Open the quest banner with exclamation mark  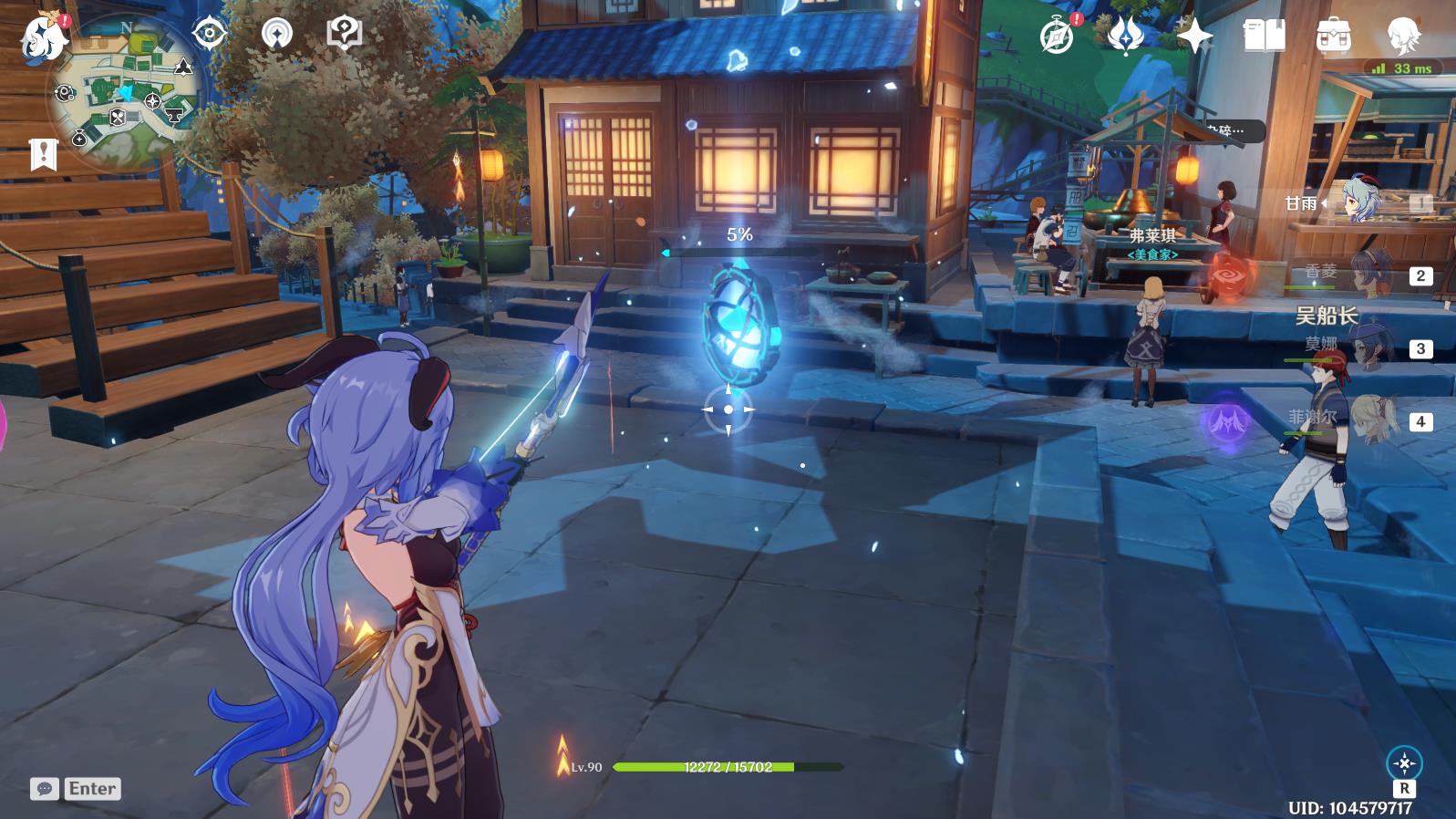(43, 154)
